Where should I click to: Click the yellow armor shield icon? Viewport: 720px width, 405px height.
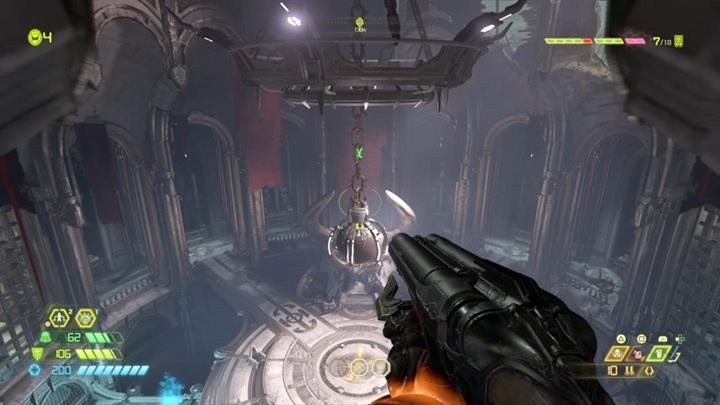(x=39, y=353)
